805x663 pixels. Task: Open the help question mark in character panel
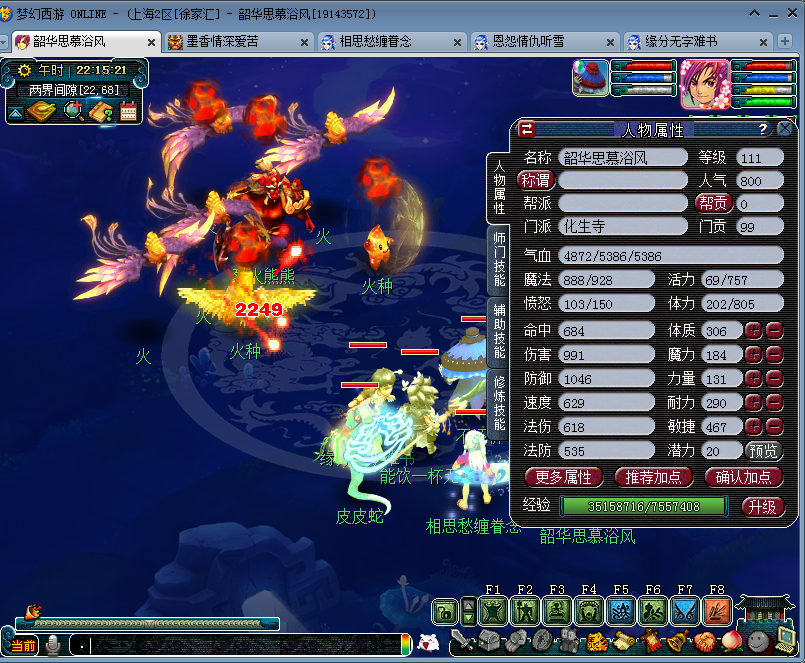point(762,129)
